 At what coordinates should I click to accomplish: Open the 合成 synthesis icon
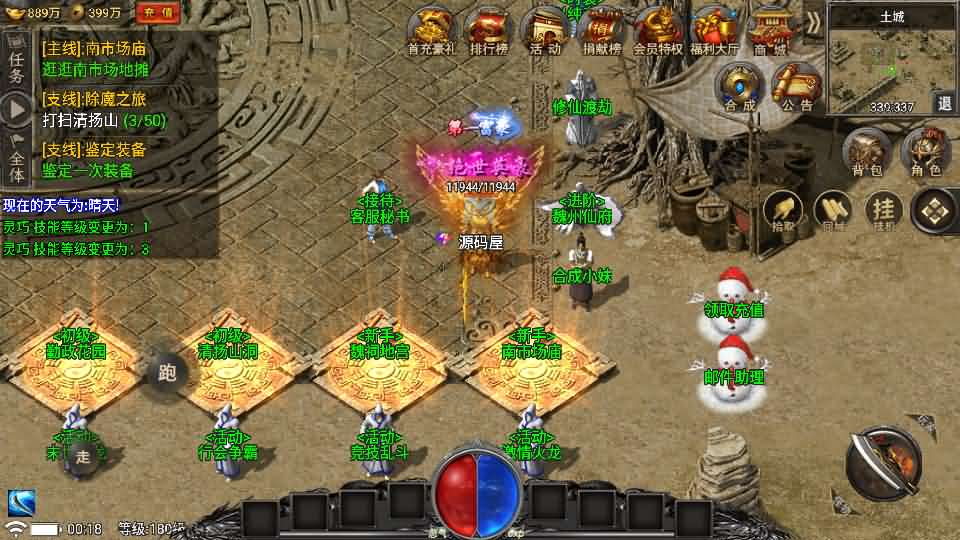pyautogui.click(x=741, y=87)
